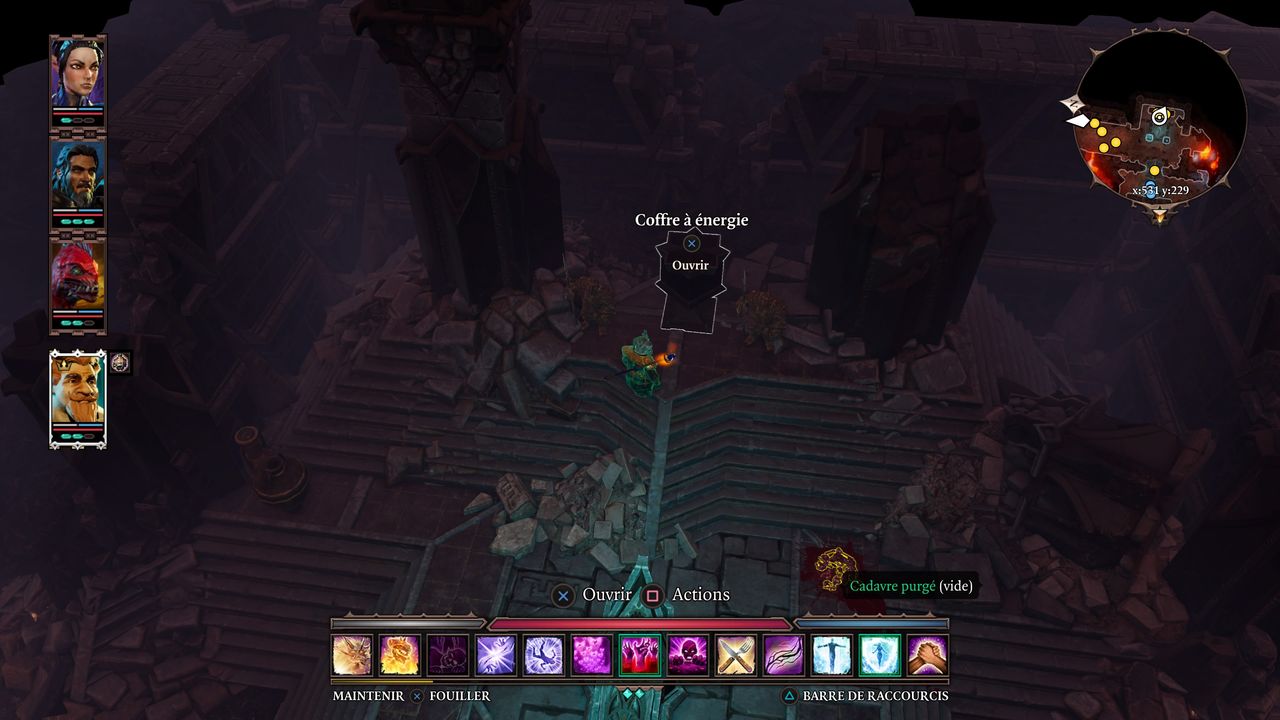
Task: Select the bearded man party portrait
Action: pyautogui.click(x=78, y=174)
